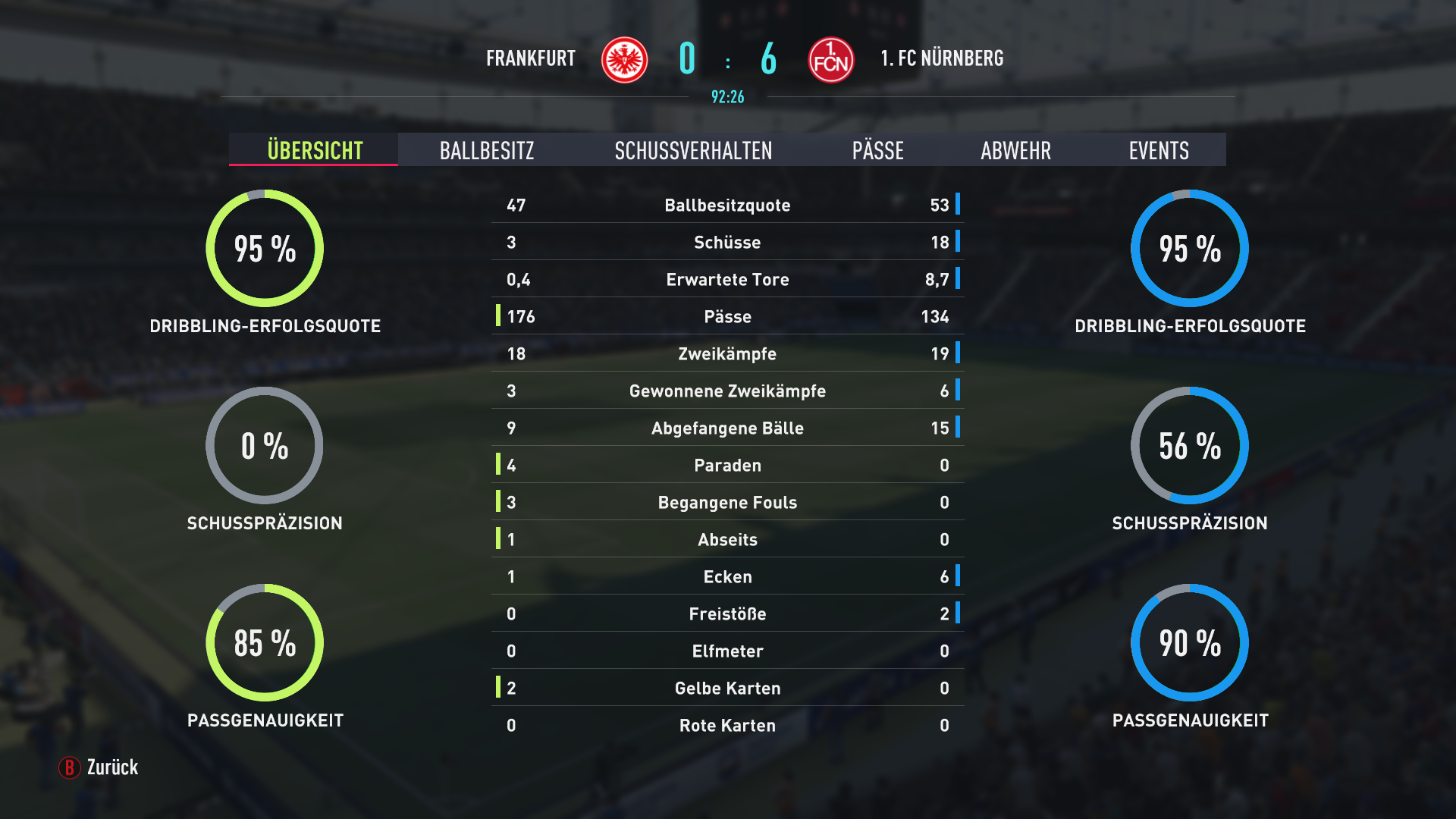Open the Events tab
This screenshot has width=1456, height=819.
[1158, 150]
